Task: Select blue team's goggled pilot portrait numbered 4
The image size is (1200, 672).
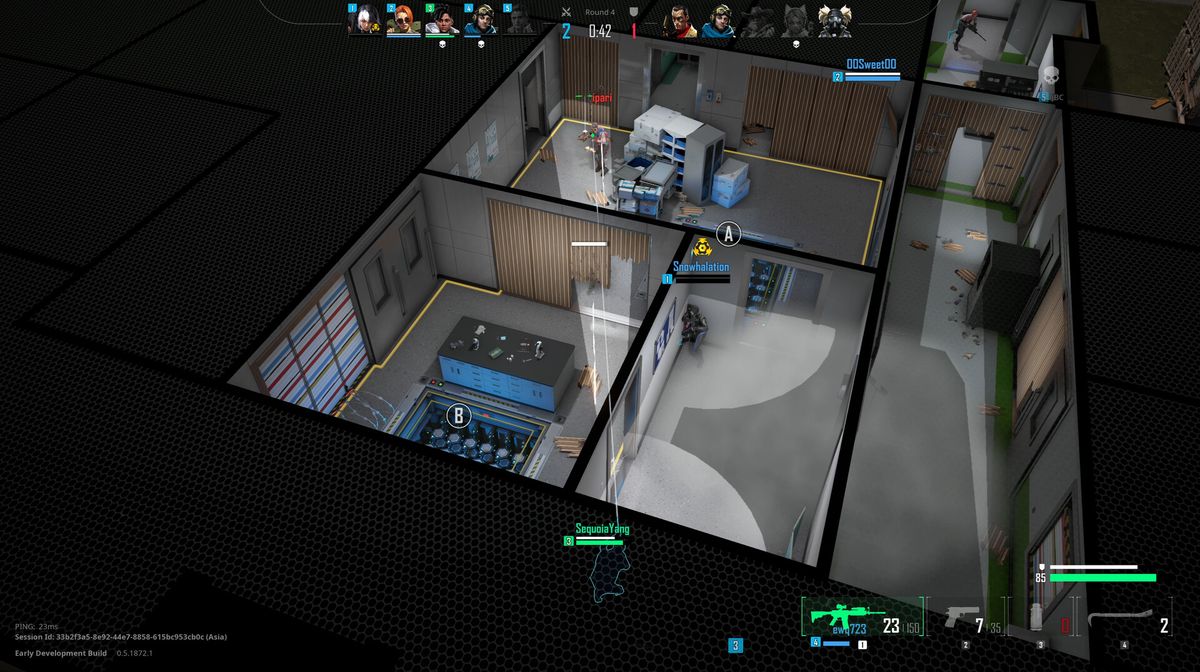Action: click(480, 20)
